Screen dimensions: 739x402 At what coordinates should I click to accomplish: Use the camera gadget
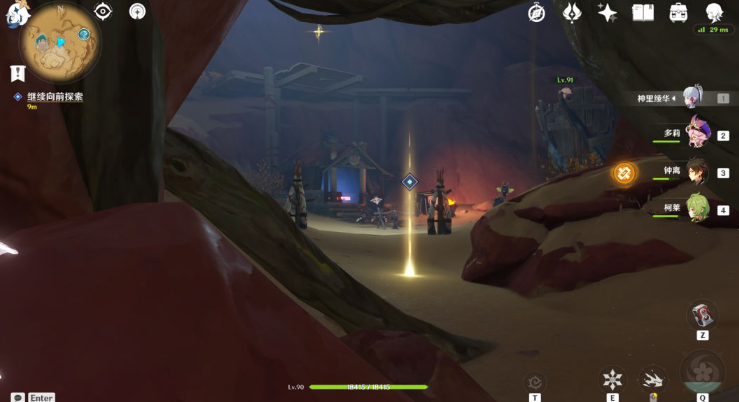(702, 315)
